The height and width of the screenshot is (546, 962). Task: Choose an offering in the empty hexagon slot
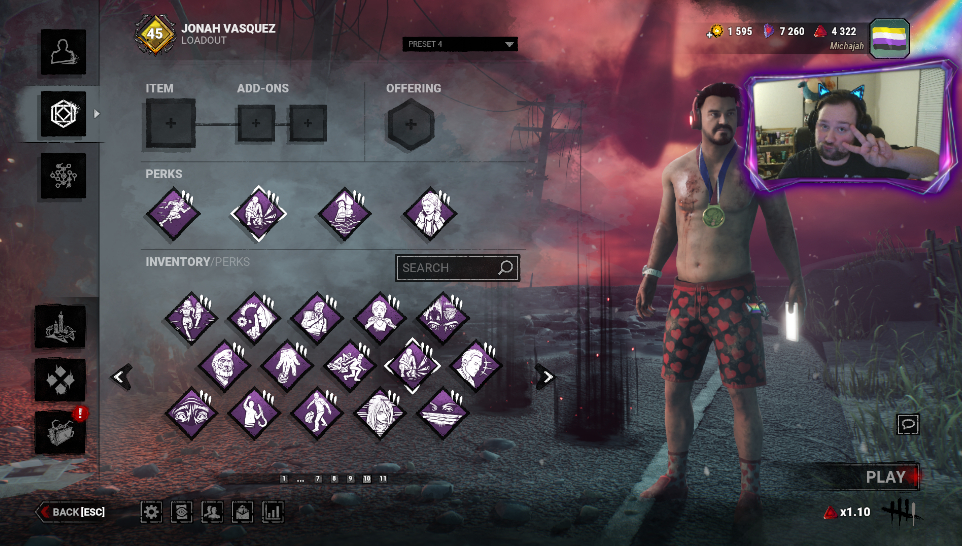(x=410, y=124)
